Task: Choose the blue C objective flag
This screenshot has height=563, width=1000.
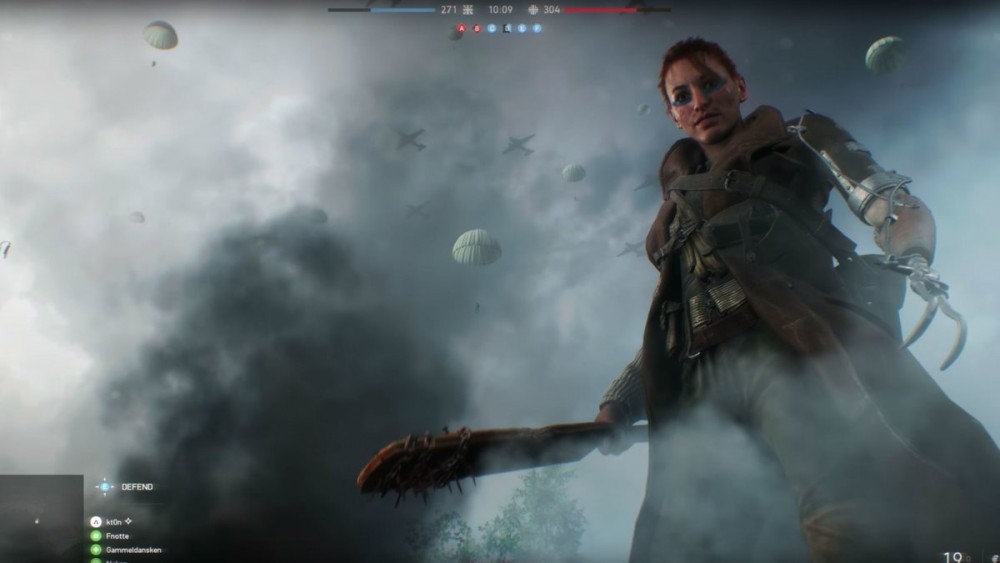Action: pos(492,29)
